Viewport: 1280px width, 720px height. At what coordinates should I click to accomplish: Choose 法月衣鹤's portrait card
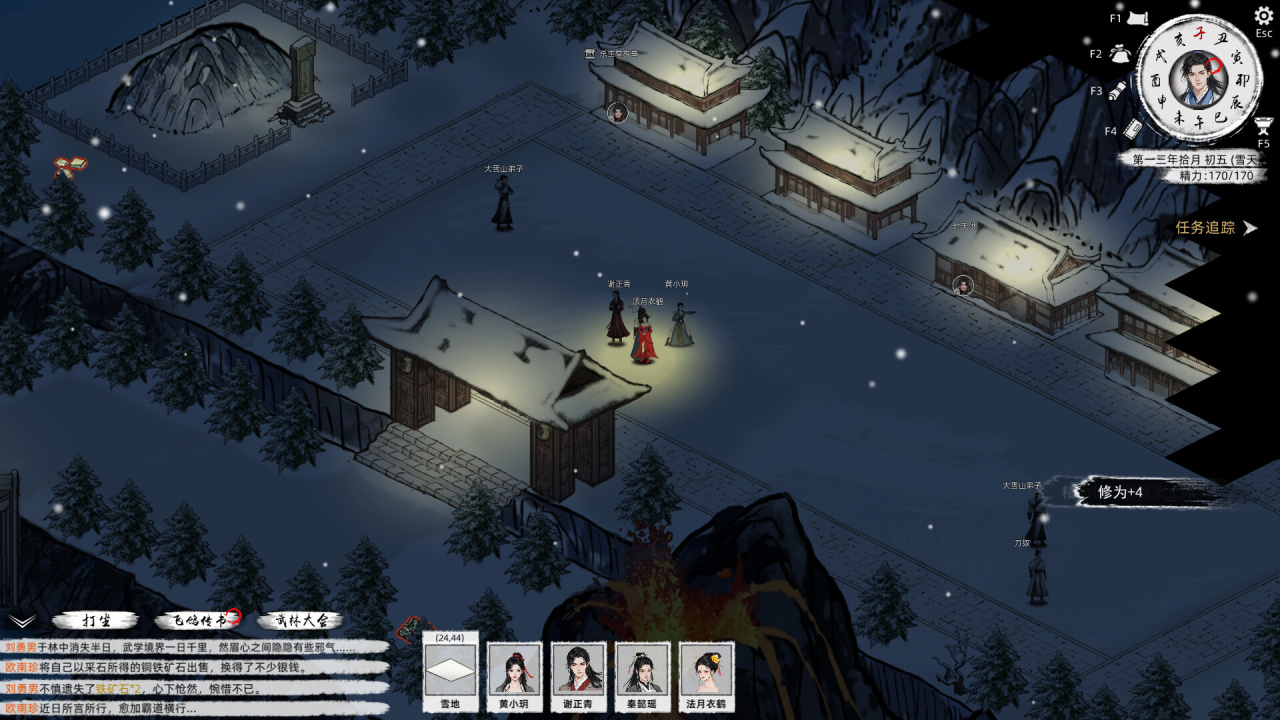(706, 670)
